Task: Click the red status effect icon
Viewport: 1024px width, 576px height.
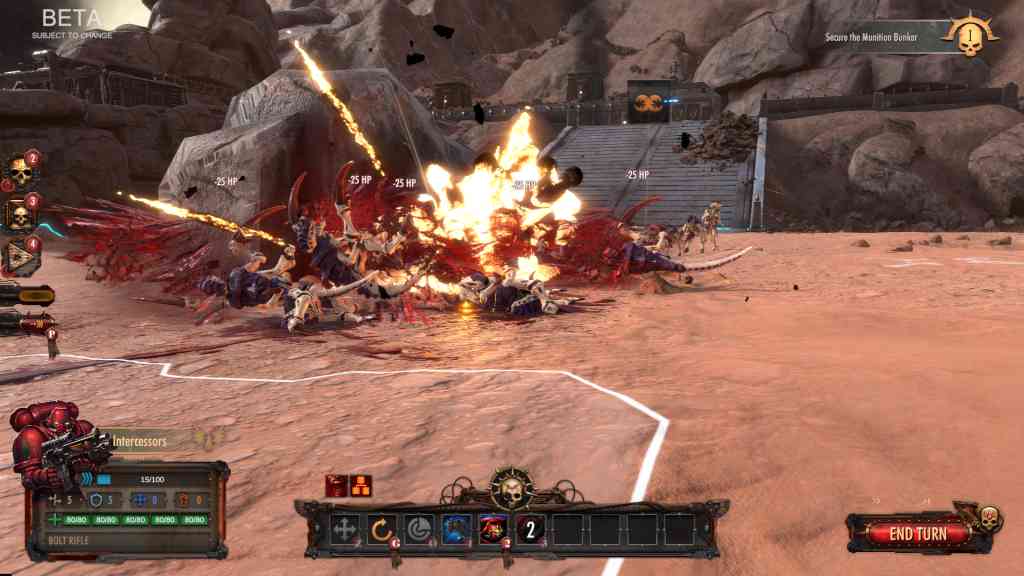Action: (x=337, y=485)
